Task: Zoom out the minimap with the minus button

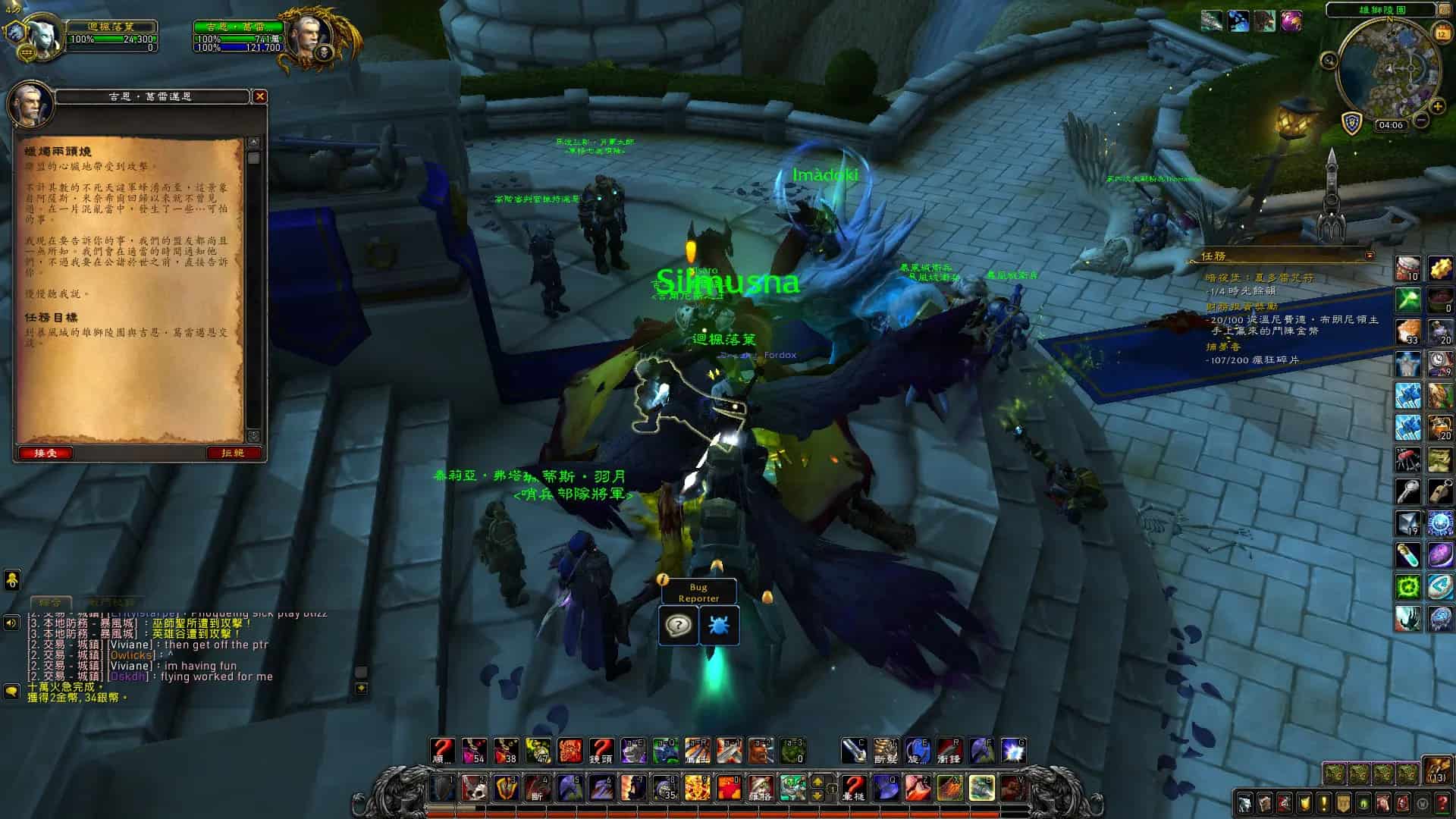Action: tap(1422, 120)
